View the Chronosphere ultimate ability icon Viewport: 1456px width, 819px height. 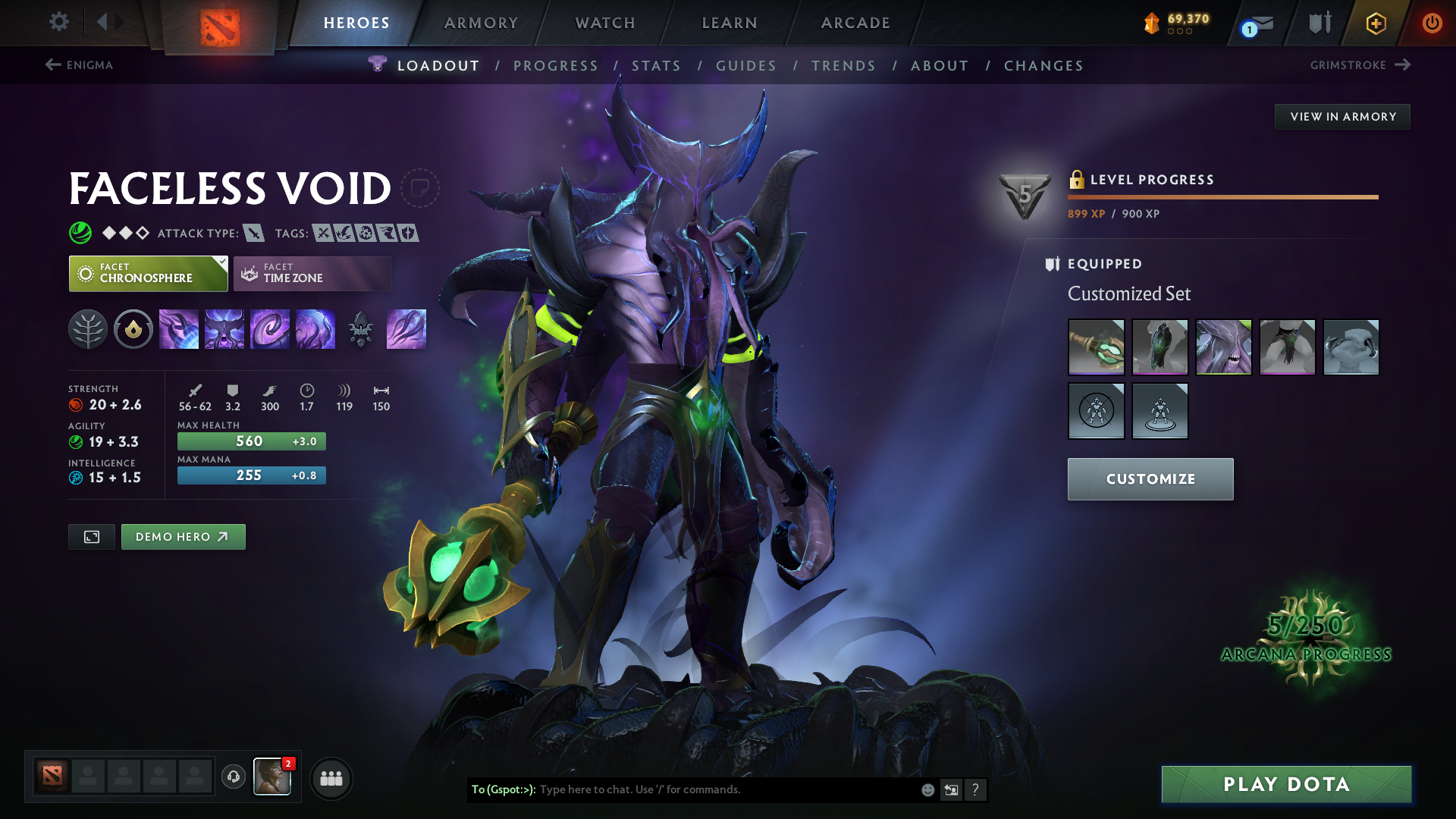pyautogui.click(x=315, y=329)
